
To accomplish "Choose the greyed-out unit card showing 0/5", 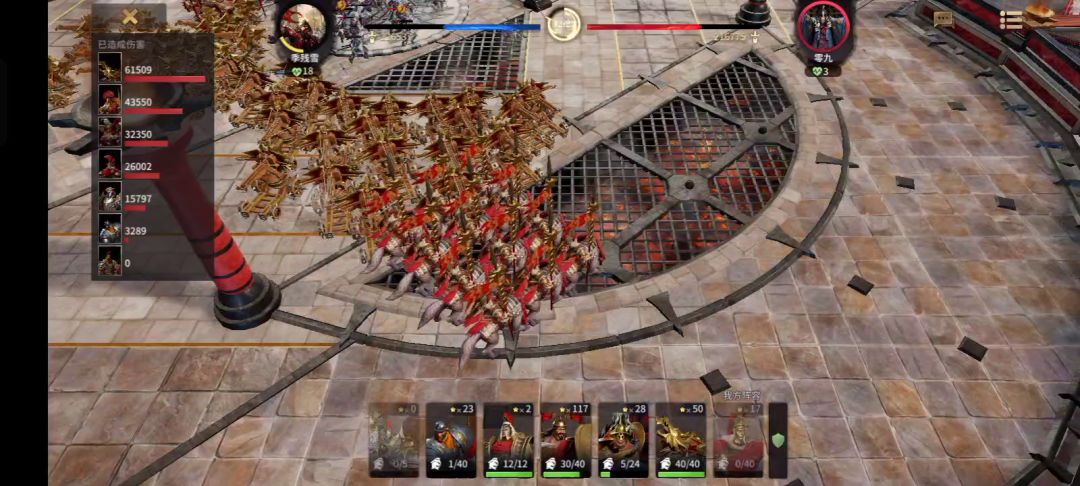I will point(393,440).
